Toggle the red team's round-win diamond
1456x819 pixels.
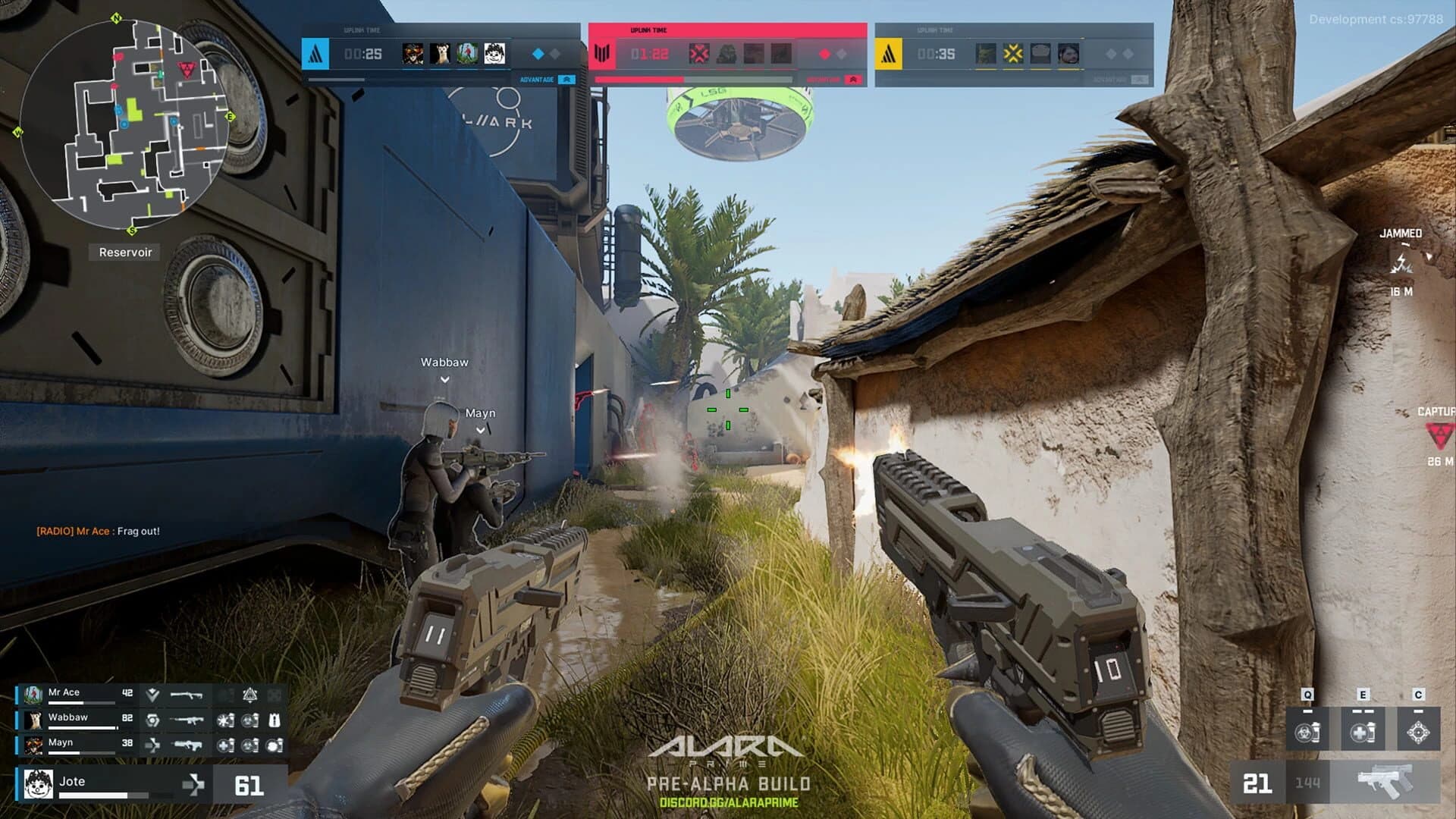tap(824, 53)
